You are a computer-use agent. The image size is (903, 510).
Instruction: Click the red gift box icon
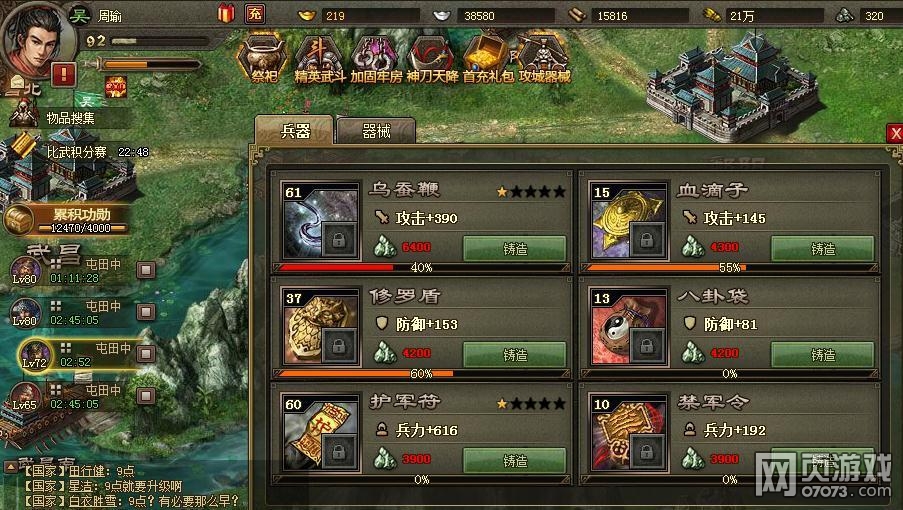[226, 13]
